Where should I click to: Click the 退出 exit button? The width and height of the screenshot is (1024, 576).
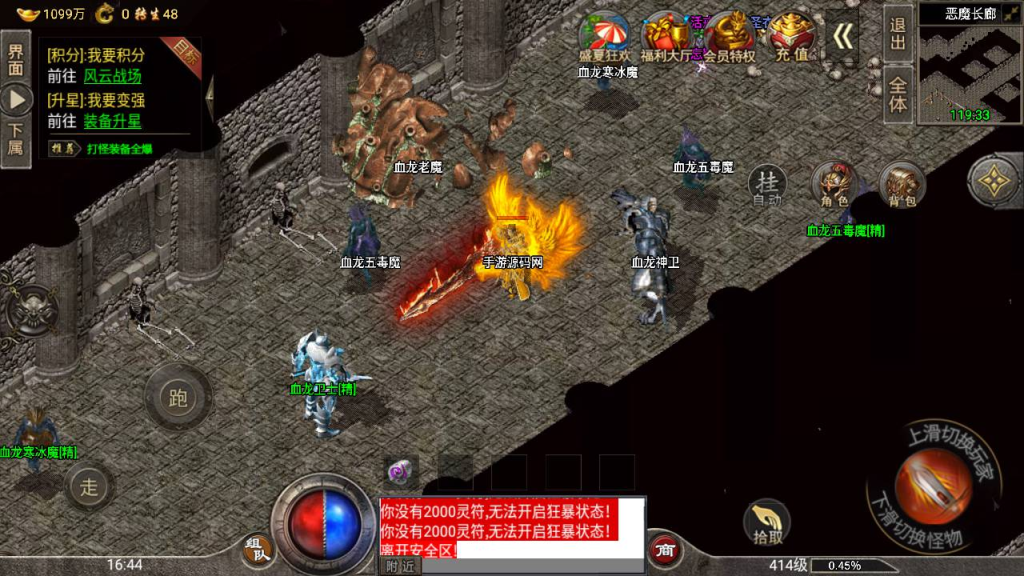(x=897, y=34)
